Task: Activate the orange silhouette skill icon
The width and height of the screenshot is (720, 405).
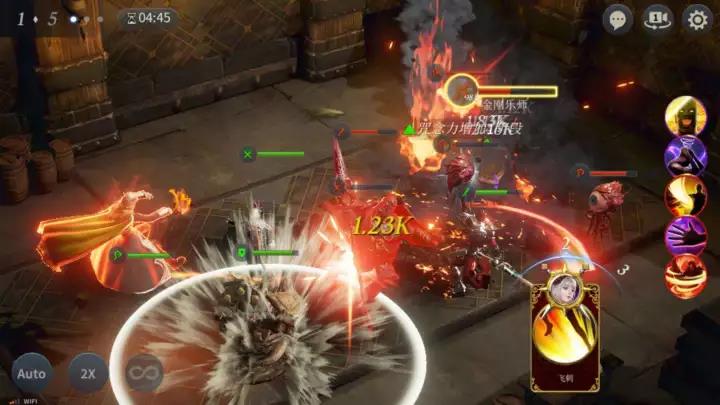Action: [685, 196]
